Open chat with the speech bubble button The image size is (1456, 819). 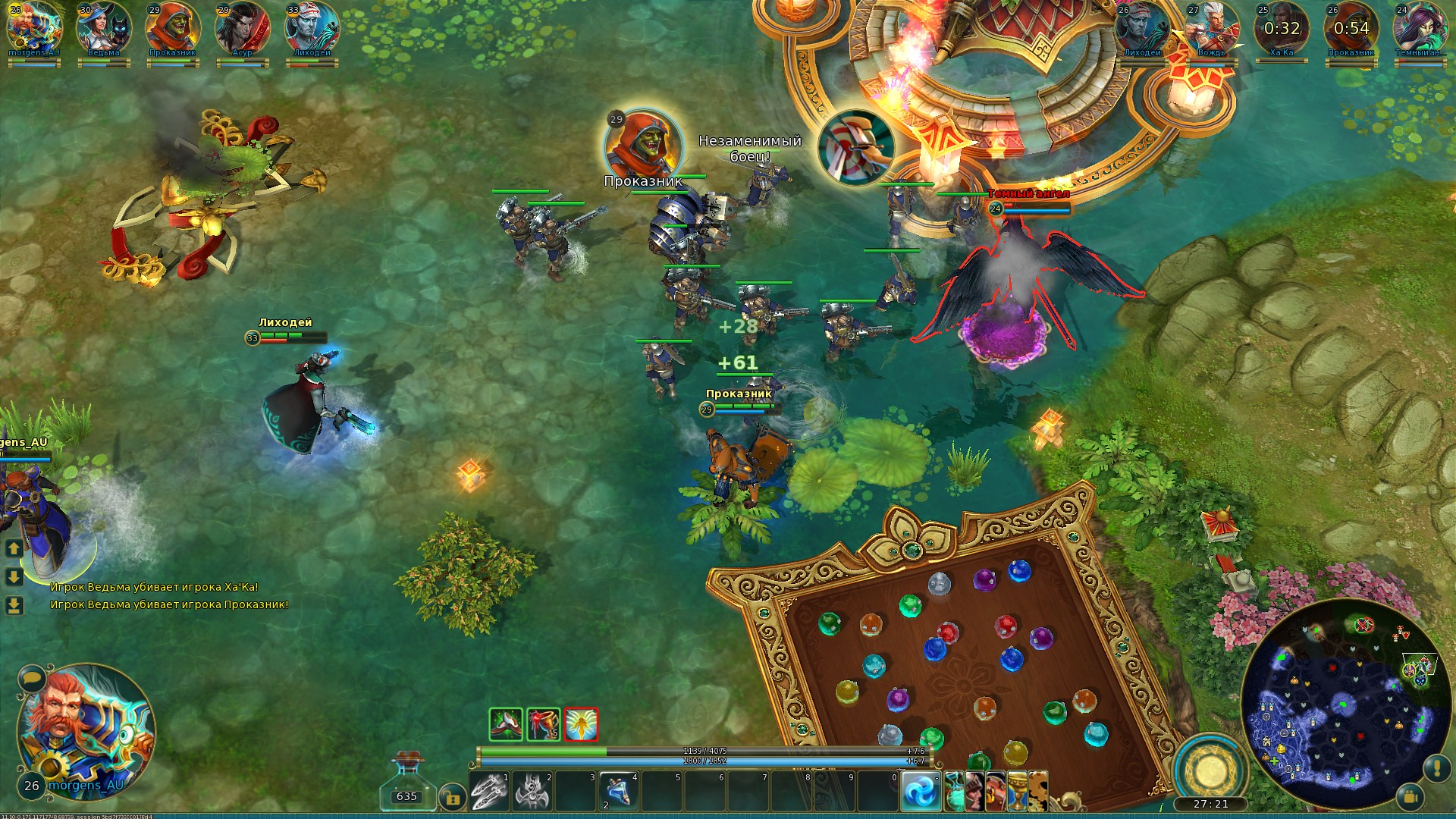31,677
